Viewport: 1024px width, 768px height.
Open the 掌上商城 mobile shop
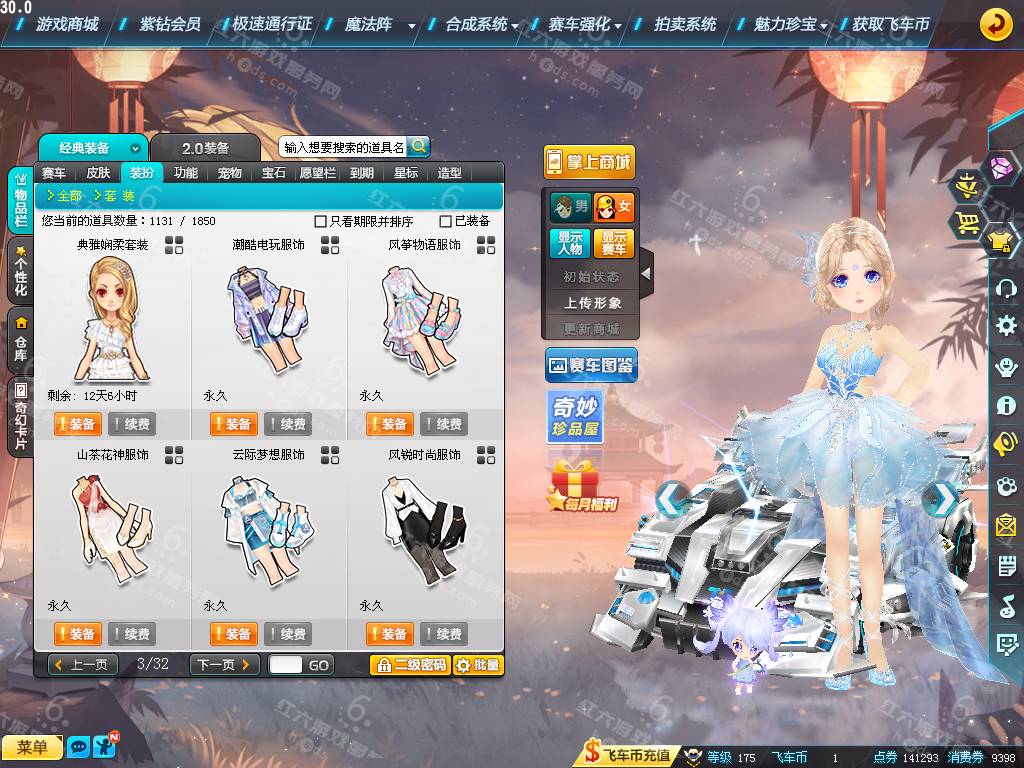point(589,162)
